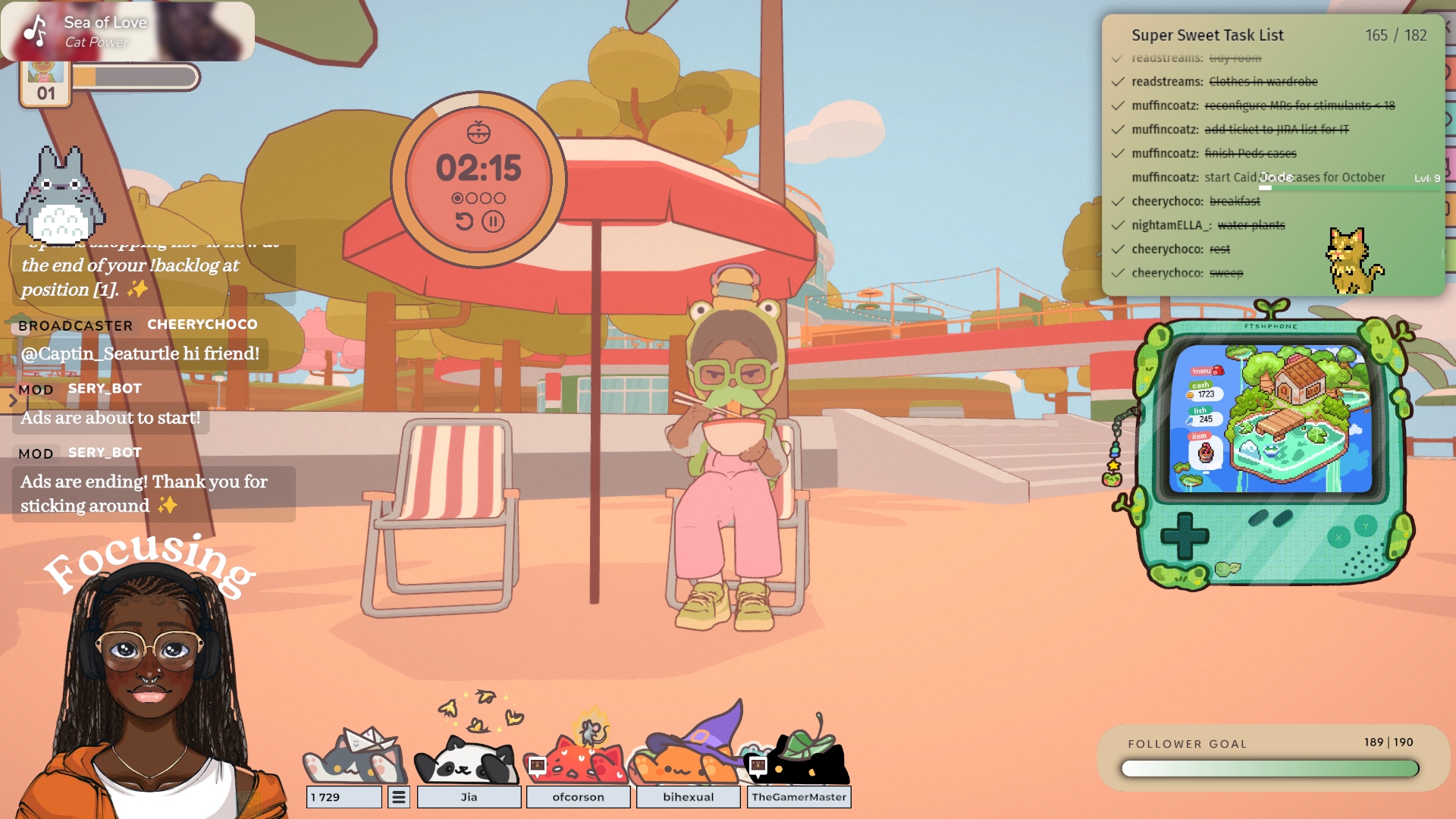Click the tomato icon on the timer
The height and width of the screenshot is (819, 1456).
479,133
